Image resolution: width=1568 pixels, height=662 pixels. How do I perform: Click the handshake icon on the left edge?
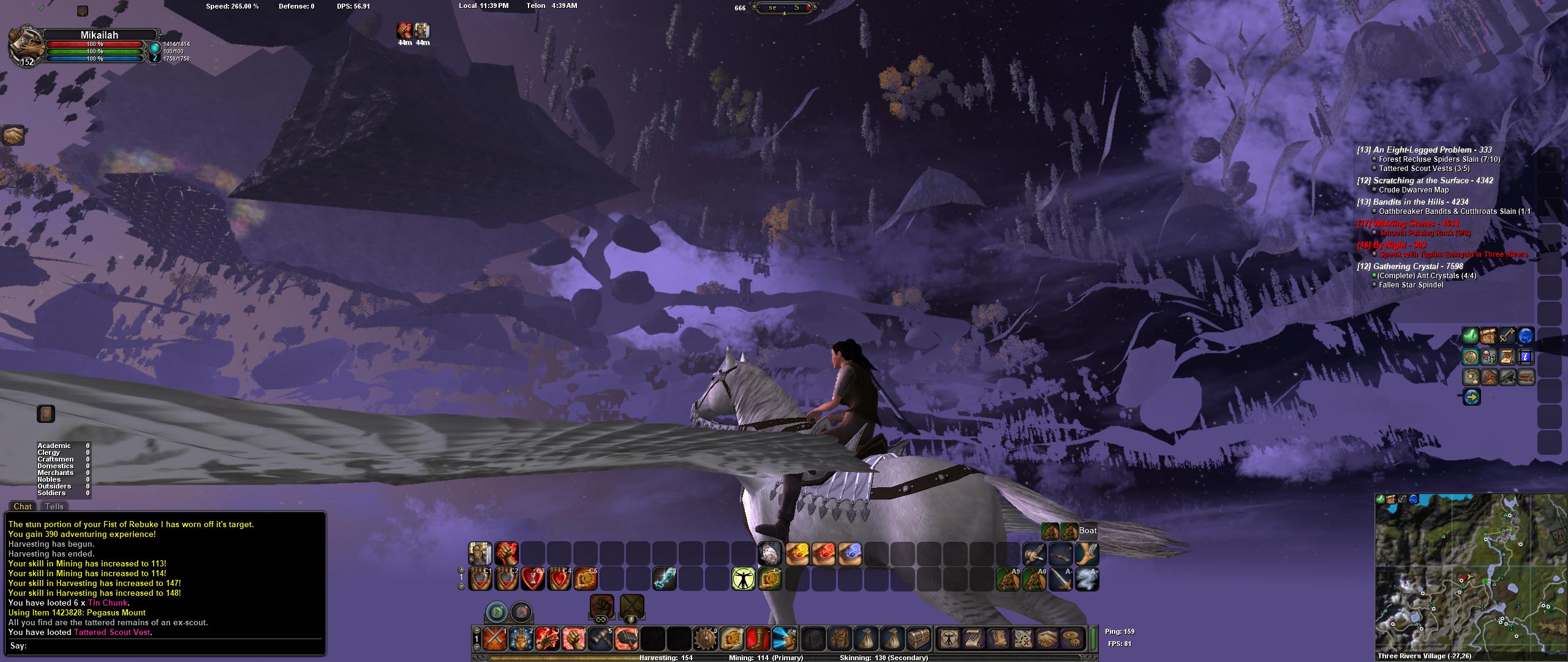(x=13, y=135)
